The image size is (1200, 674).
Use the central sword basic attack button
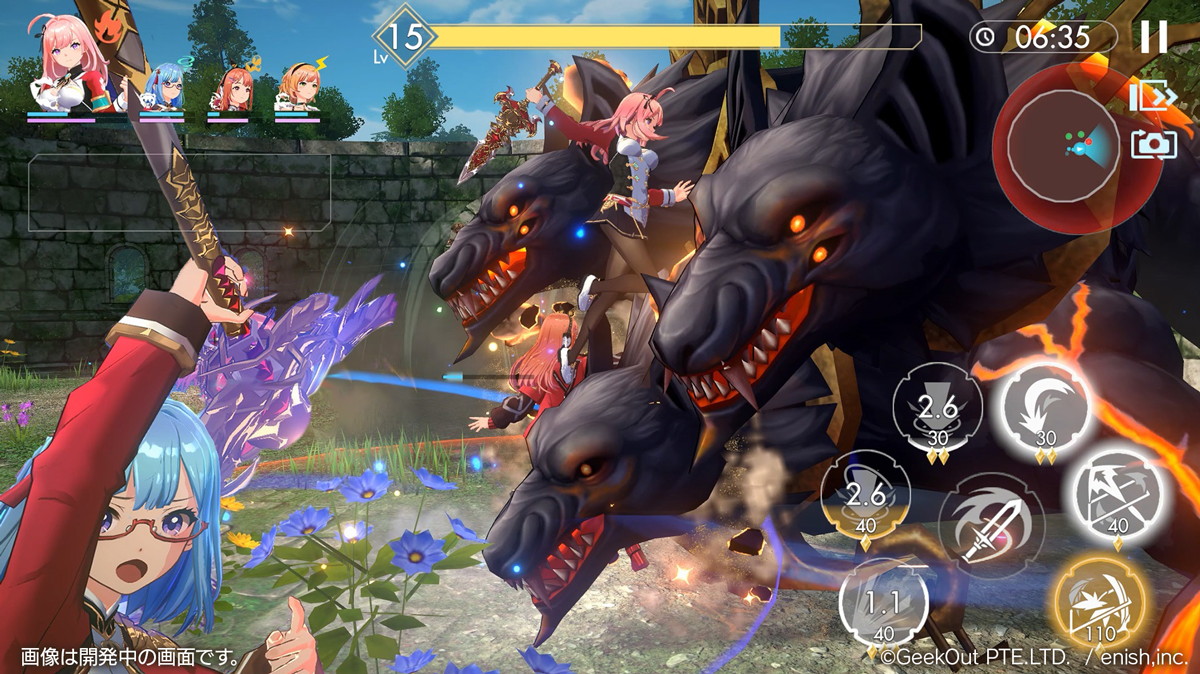(991, 524)
